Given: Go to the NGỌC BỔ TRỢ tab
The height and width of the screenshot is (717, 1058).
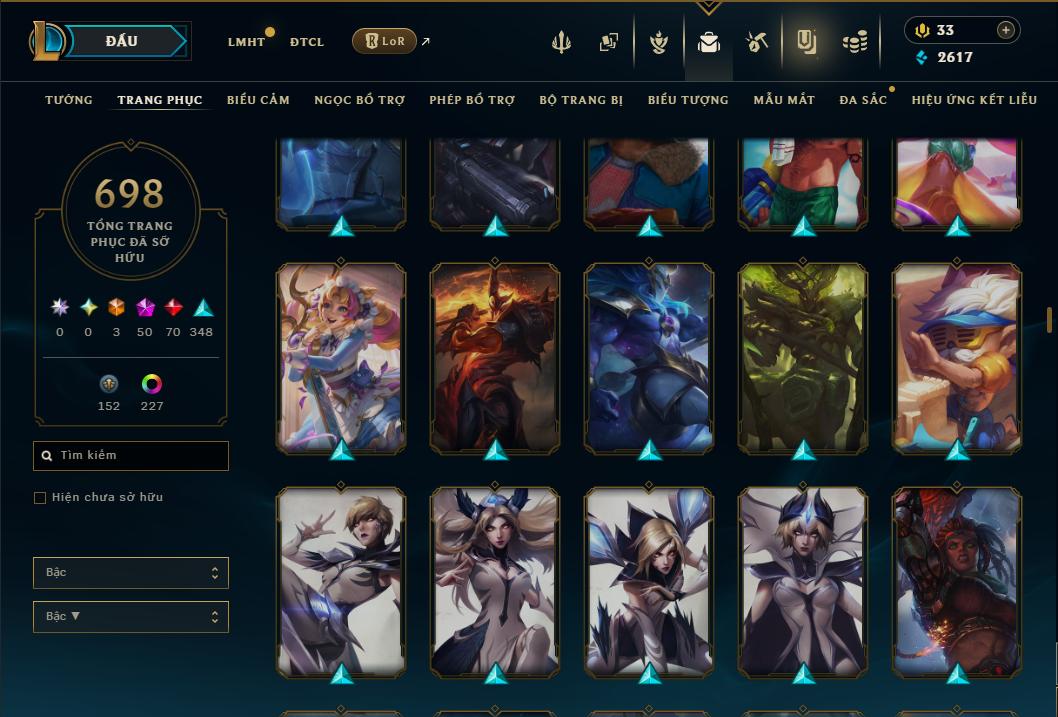Looking at the screenshot, I should [x=359, y=100].
